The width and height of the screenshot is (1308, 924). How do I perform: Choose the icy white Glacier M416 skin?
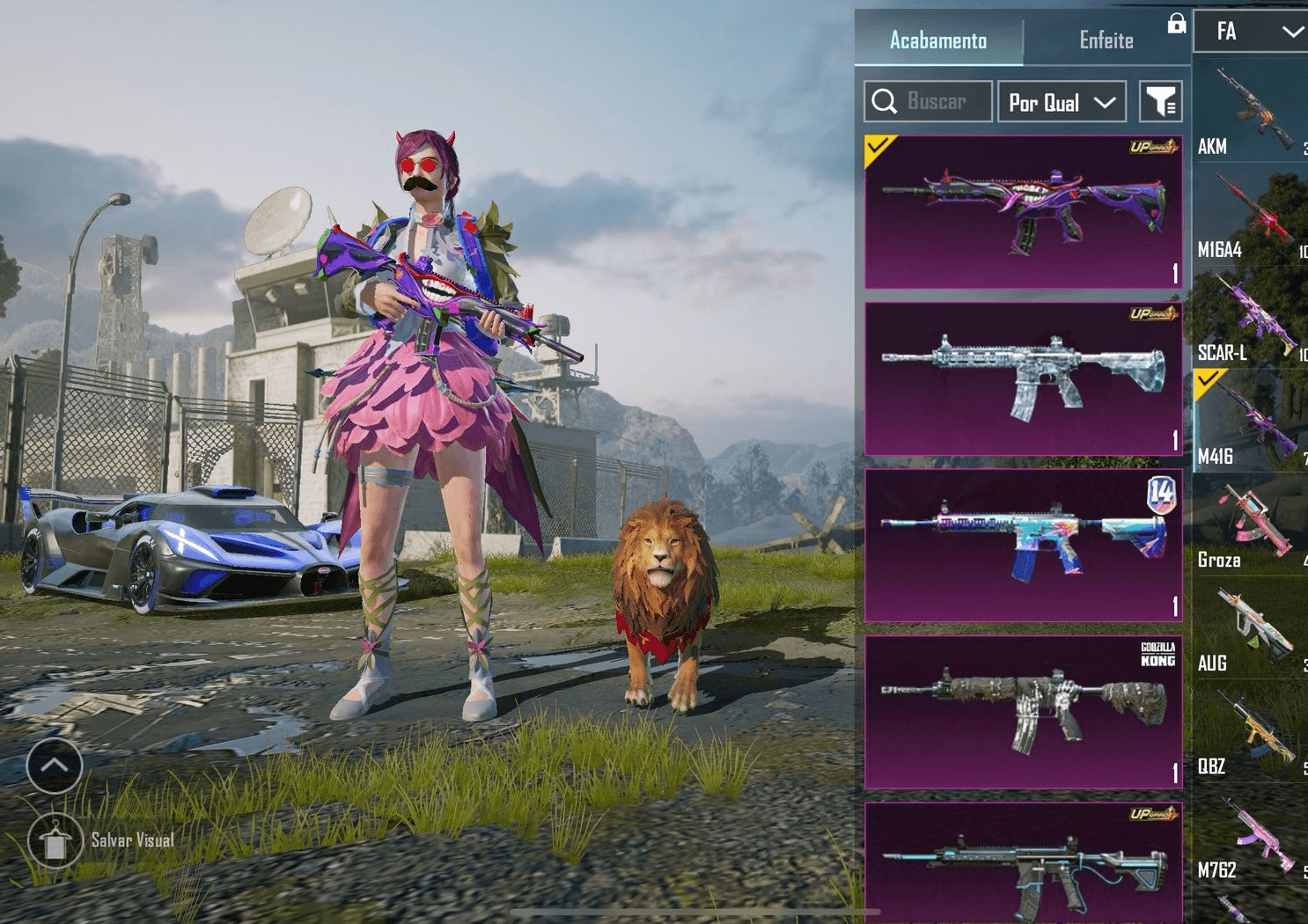tap(1023, 379)
